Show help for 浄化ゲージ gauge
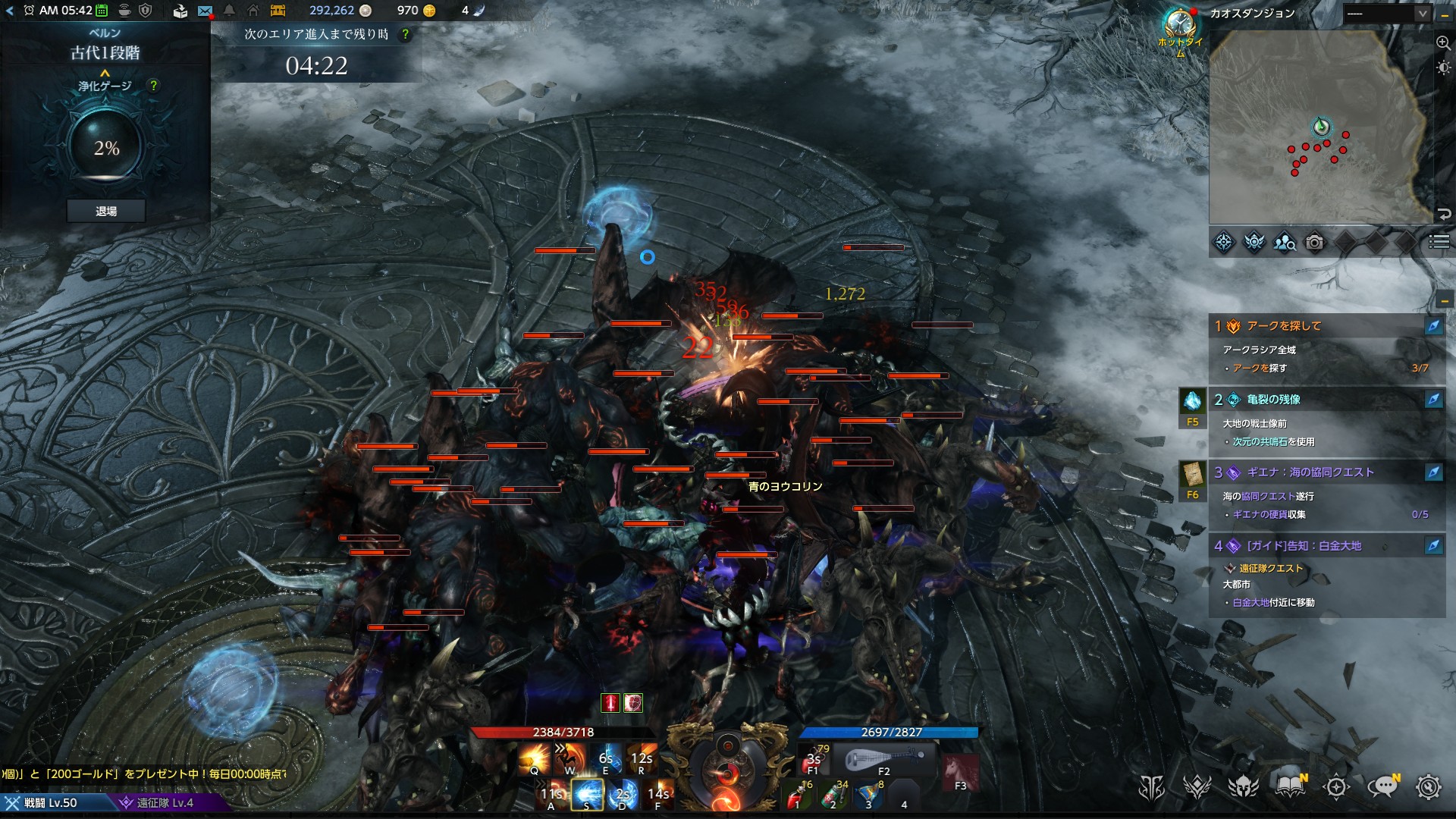 [x=154, y=86]
